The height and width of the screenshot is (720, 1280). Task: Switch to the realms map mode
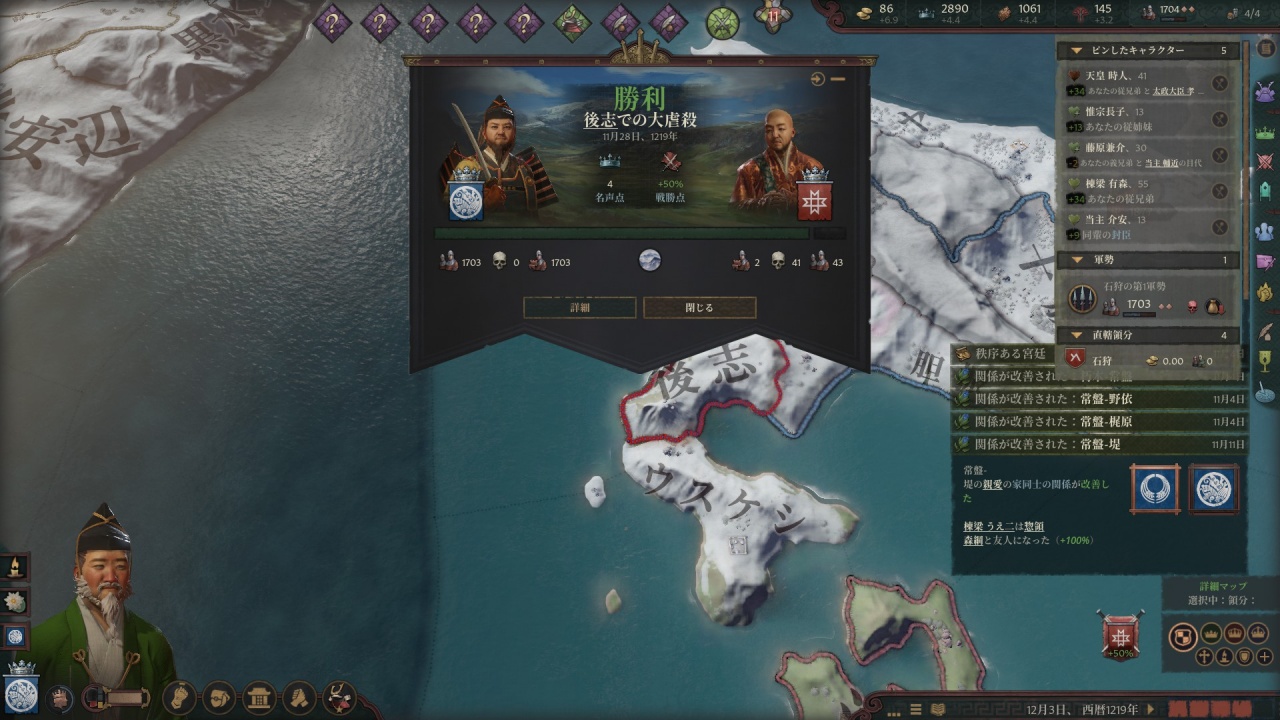coord(1183,636)
